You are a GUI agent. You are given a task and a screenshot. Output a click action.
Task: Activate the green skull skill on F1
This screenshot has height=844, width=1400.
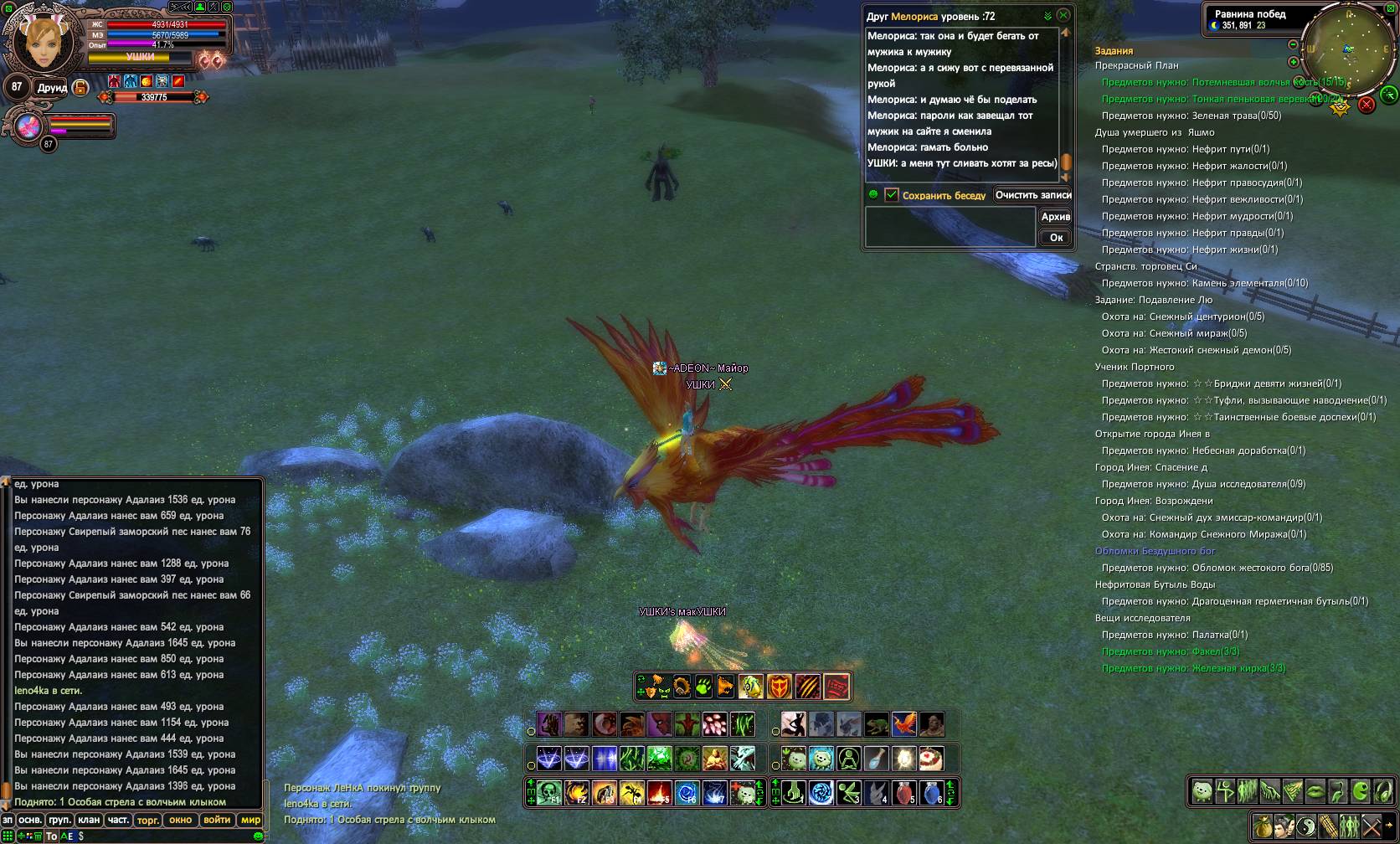549,792
